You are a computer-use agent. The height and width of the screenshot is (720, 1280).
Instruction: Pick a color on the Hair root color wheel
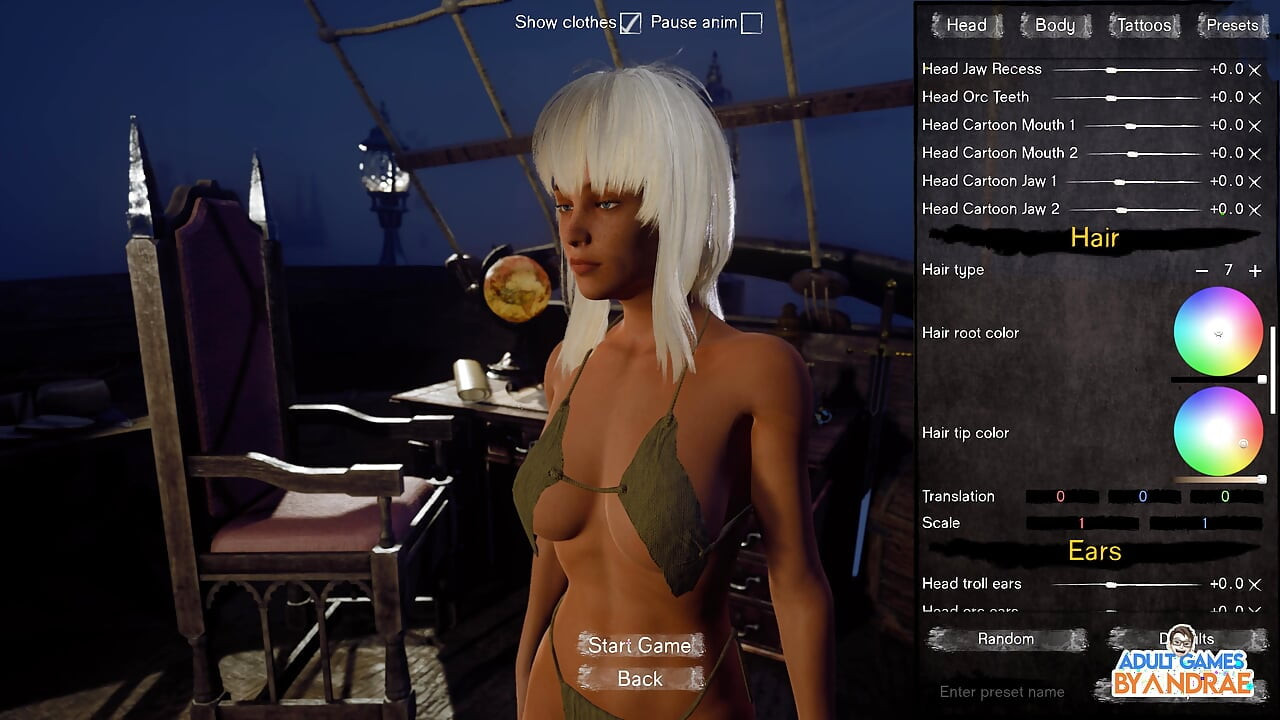coord(1218,332)
